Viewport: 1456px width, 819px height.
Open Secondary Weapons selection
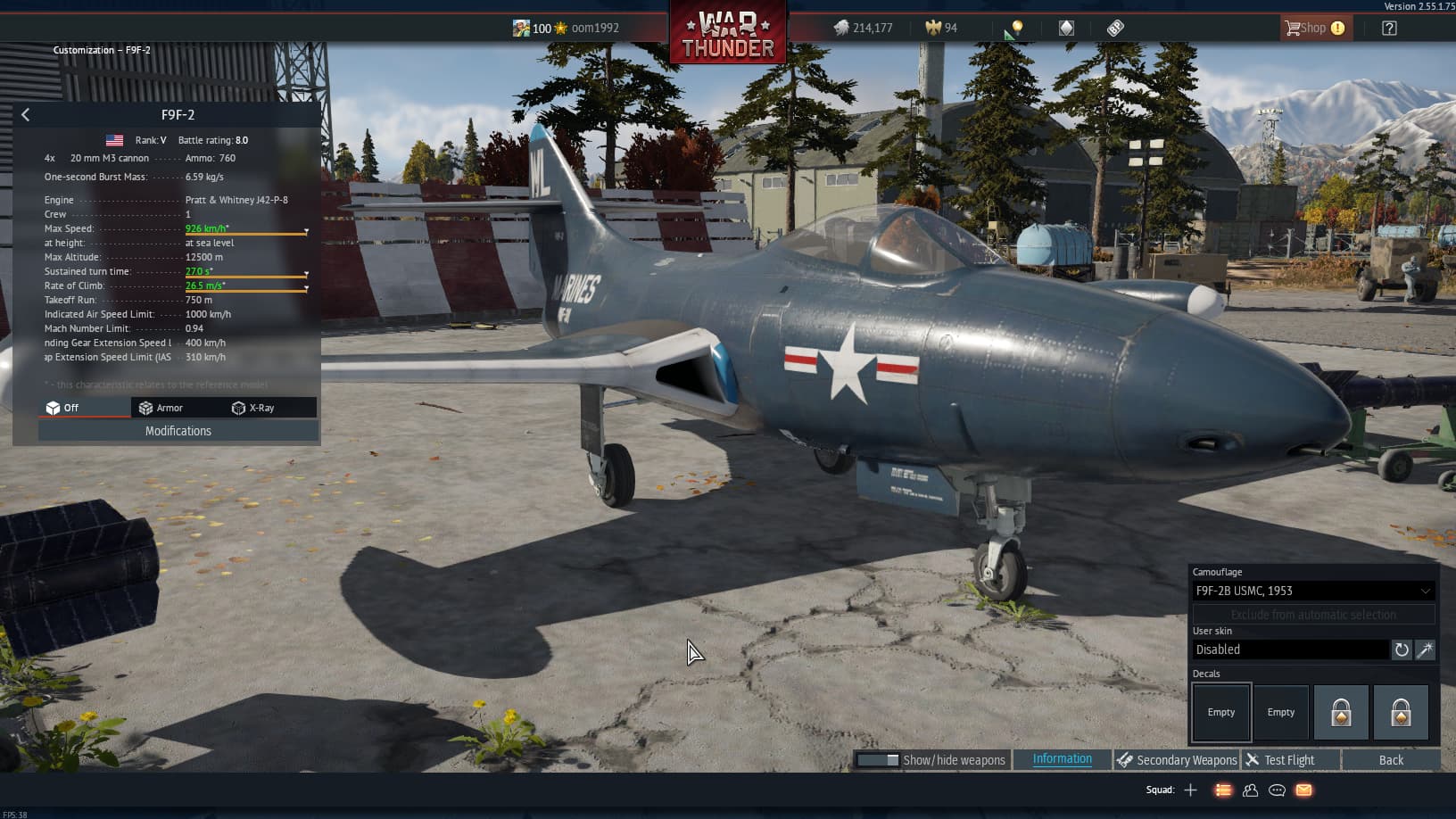point(1178,760)
